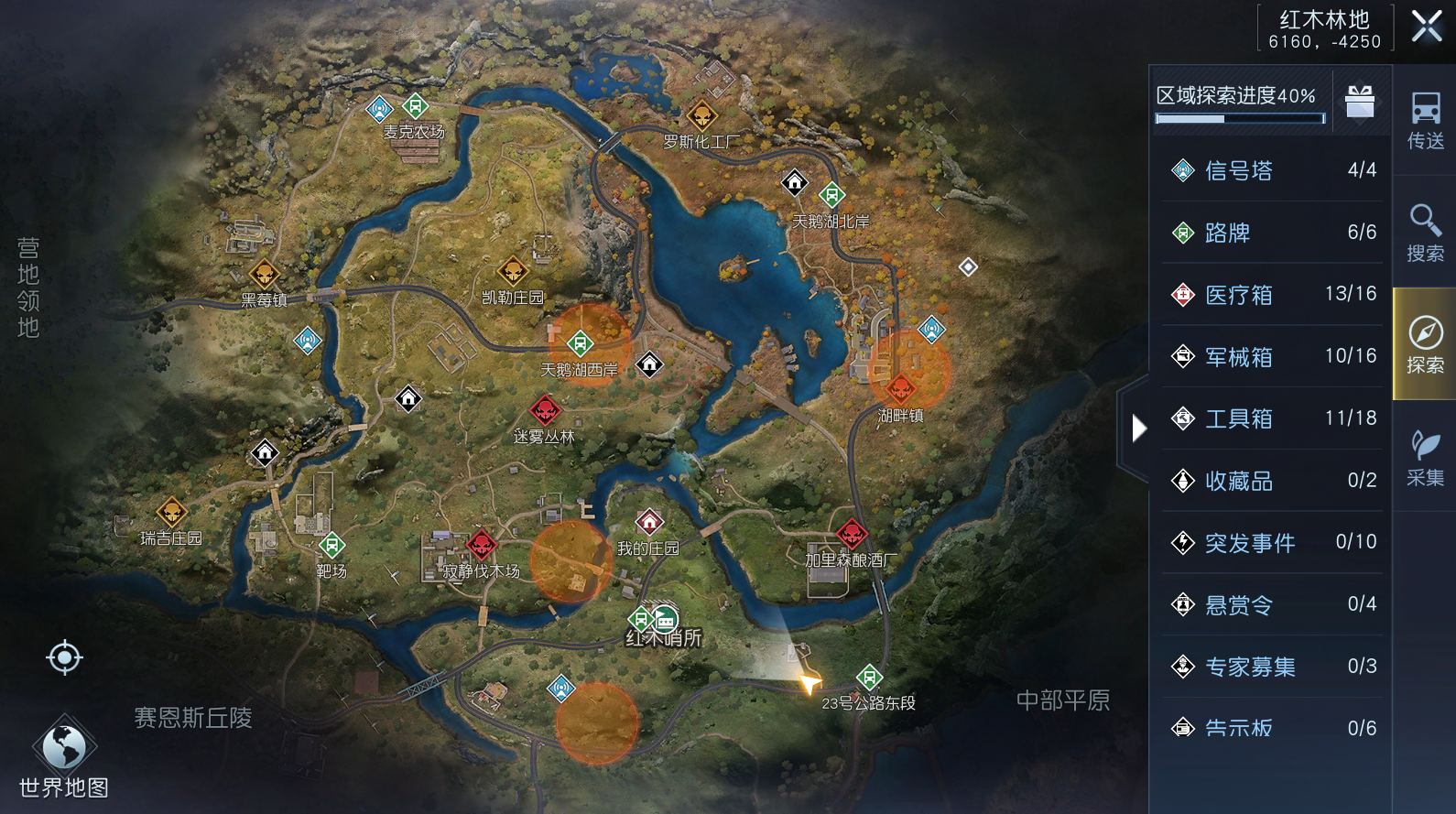
Task: Switch to the 采集 tab
Action: 1422,454
